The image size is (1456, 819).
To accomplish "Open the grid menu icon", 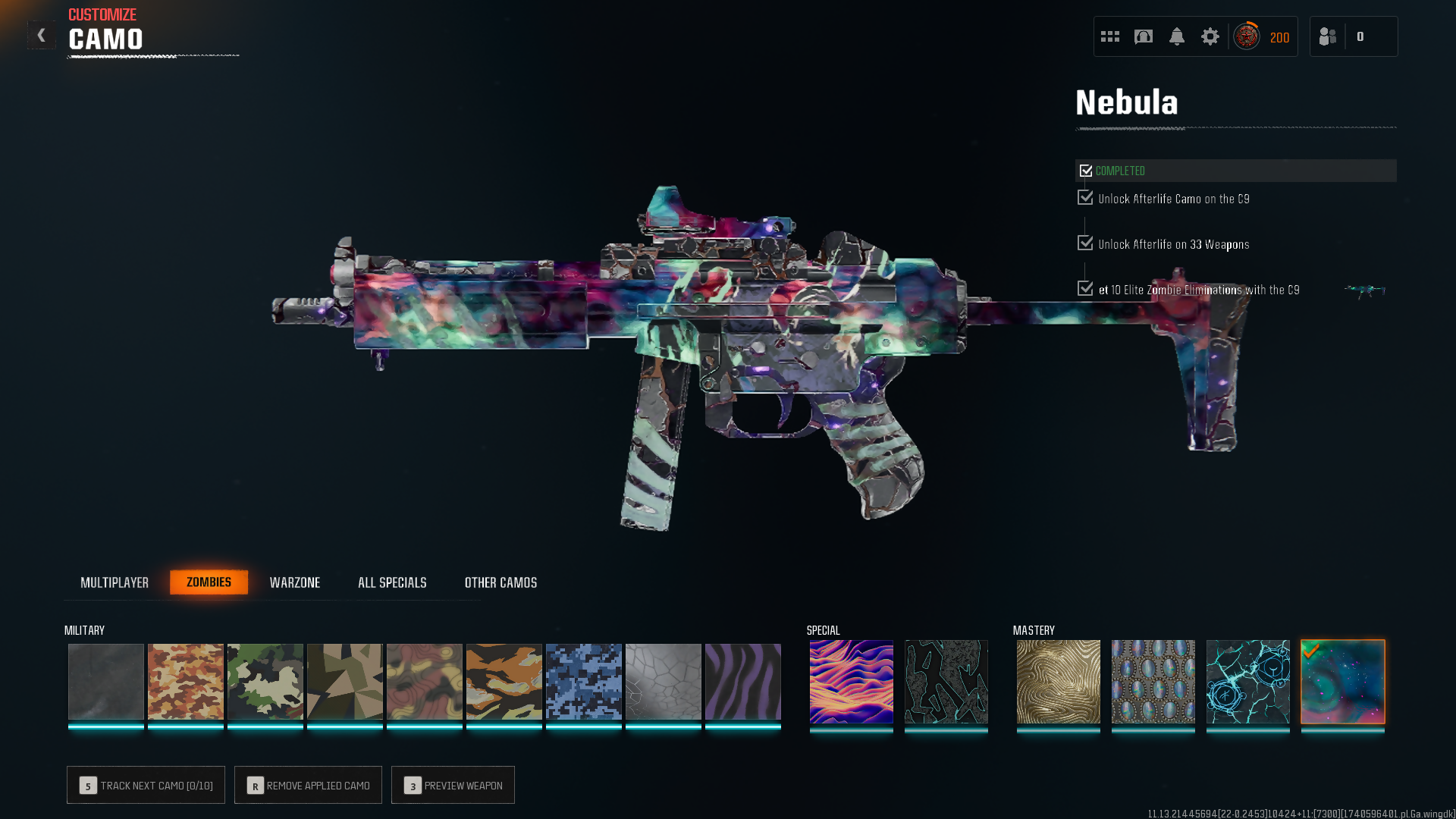I will [1110, 36].
